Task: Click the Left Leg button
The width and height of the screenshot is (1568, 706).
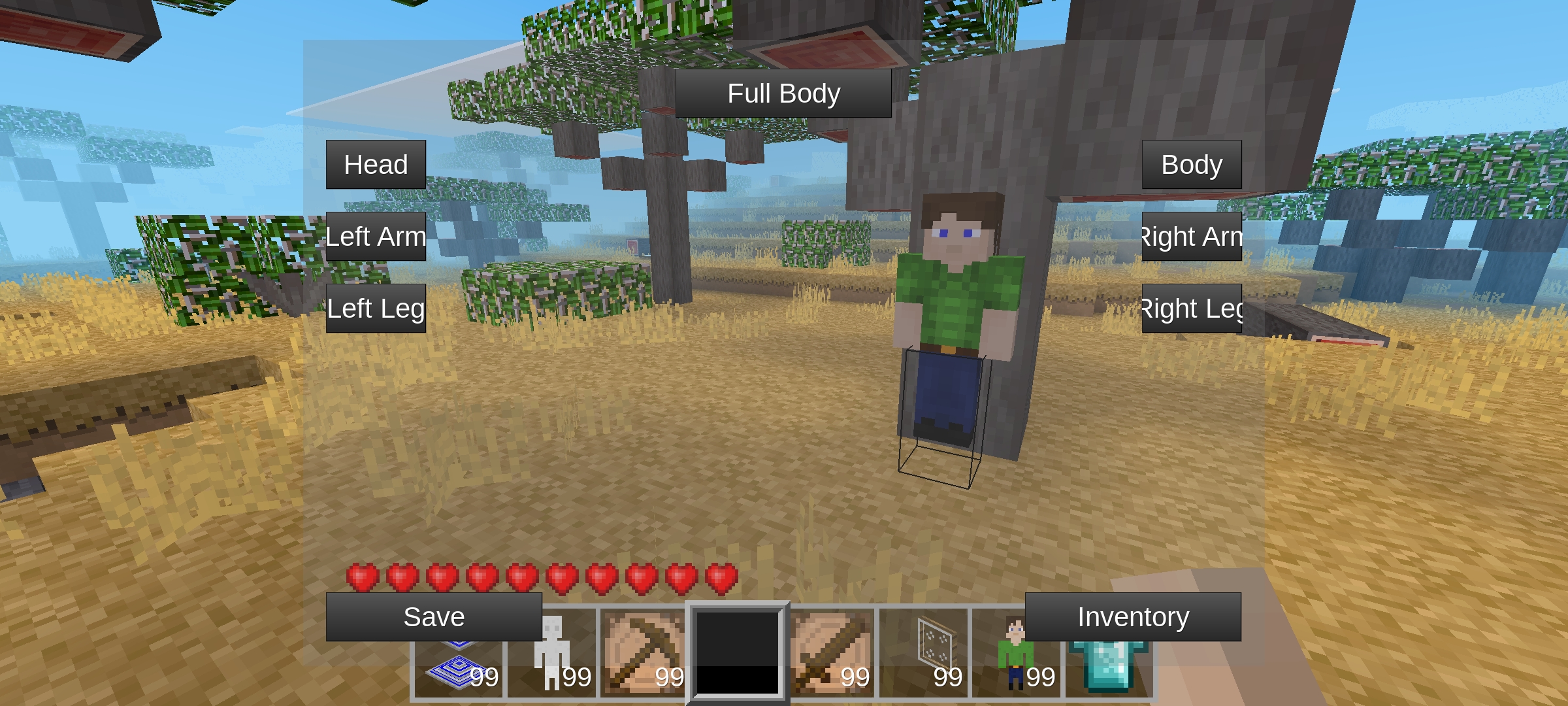Action: (x=376, y=309)
